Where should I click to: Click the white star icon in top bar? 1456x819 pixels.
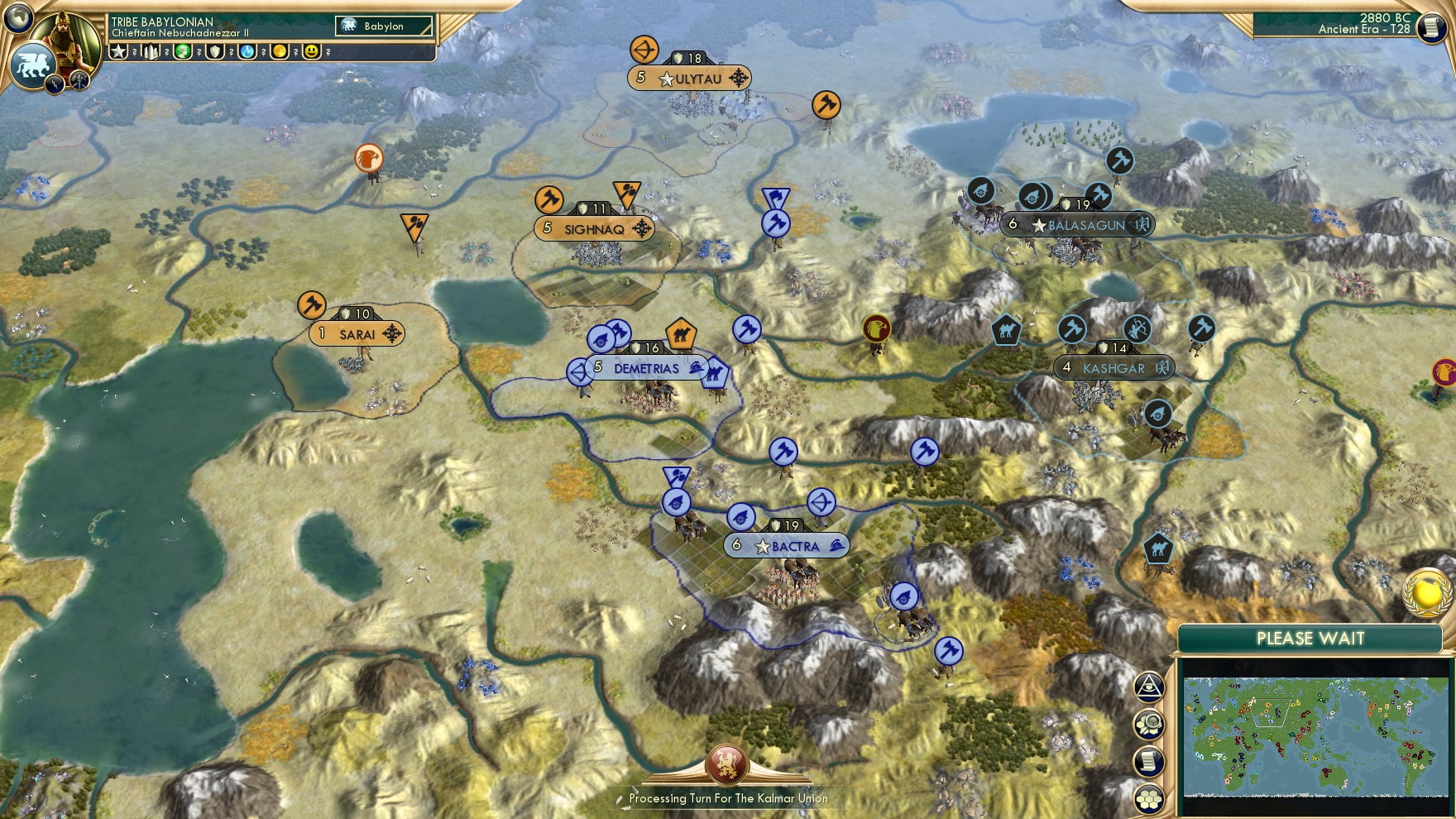119,52
